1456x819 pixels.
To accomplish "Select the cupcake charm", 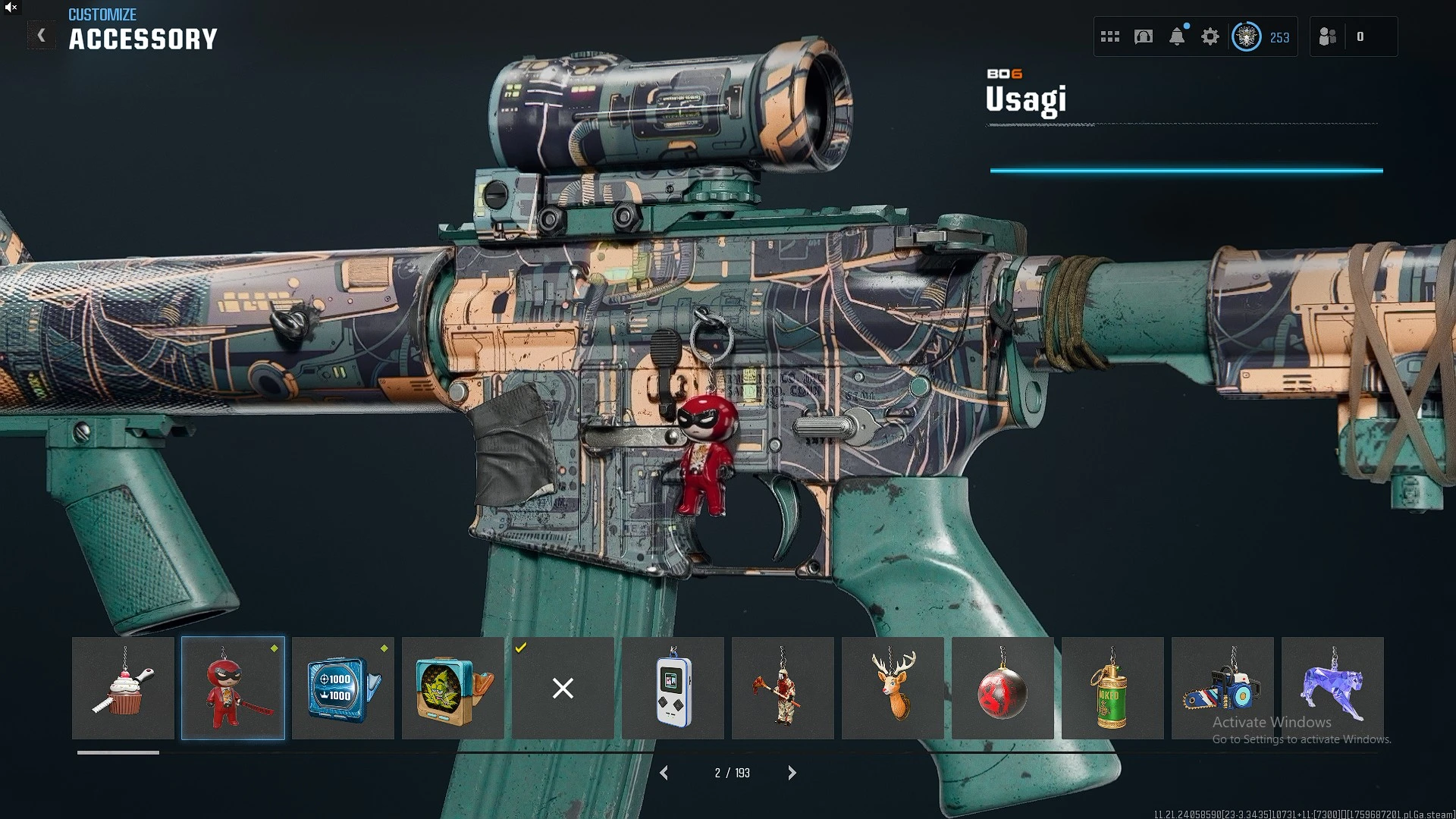I will (123, 688).
